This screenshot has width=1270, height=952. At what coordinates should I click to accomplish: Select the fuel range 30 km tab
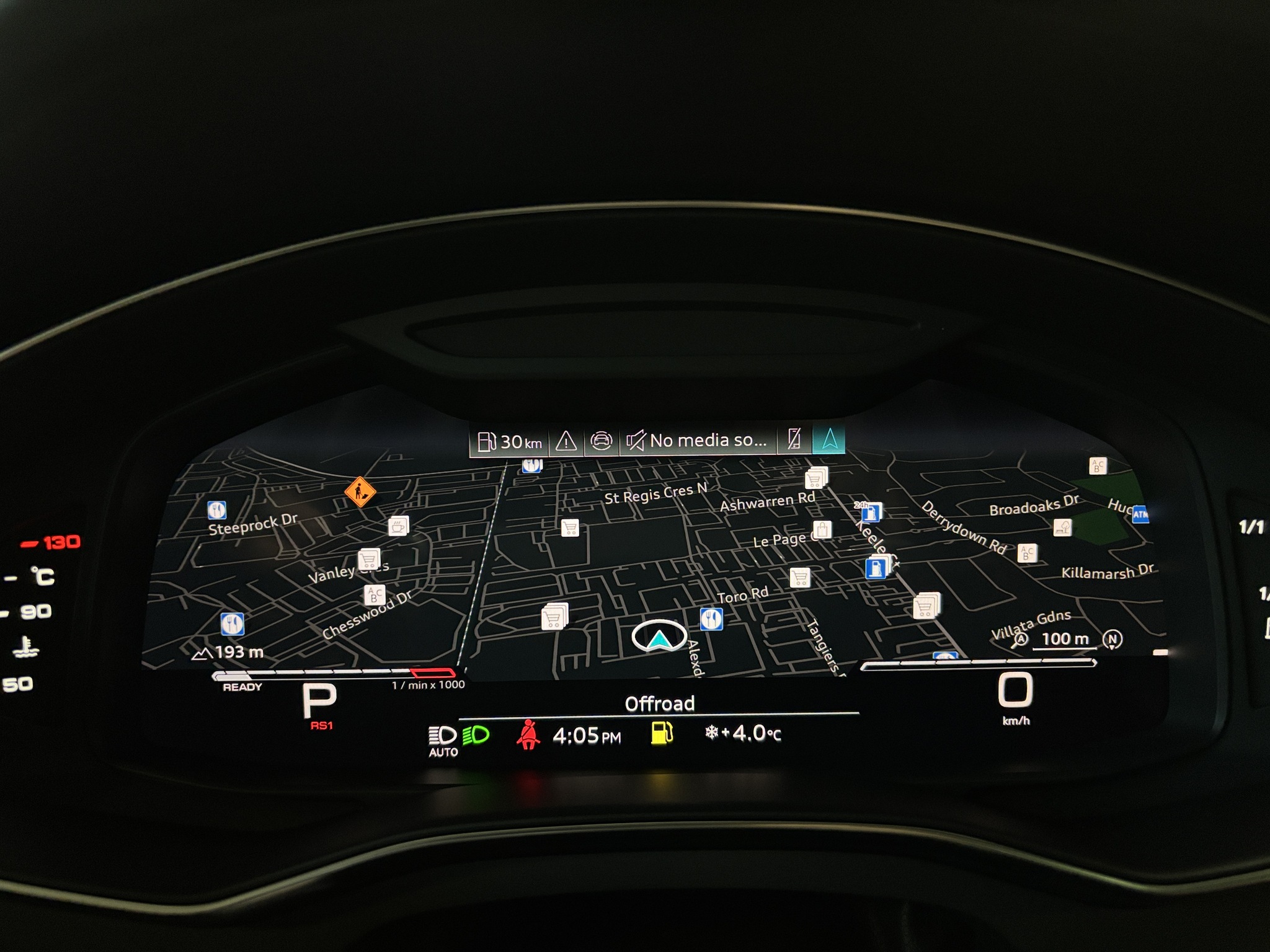510,441
